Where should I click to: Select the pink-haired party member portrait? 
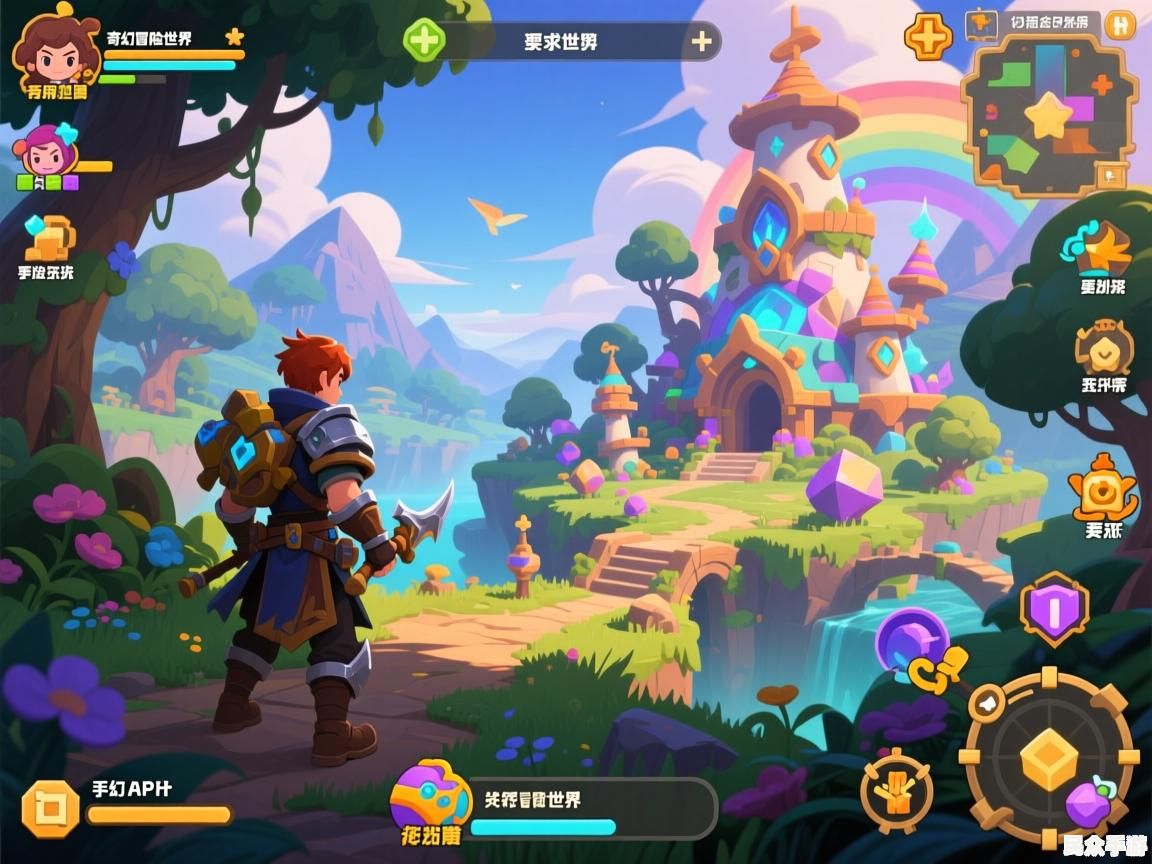(x=43, y=152)
